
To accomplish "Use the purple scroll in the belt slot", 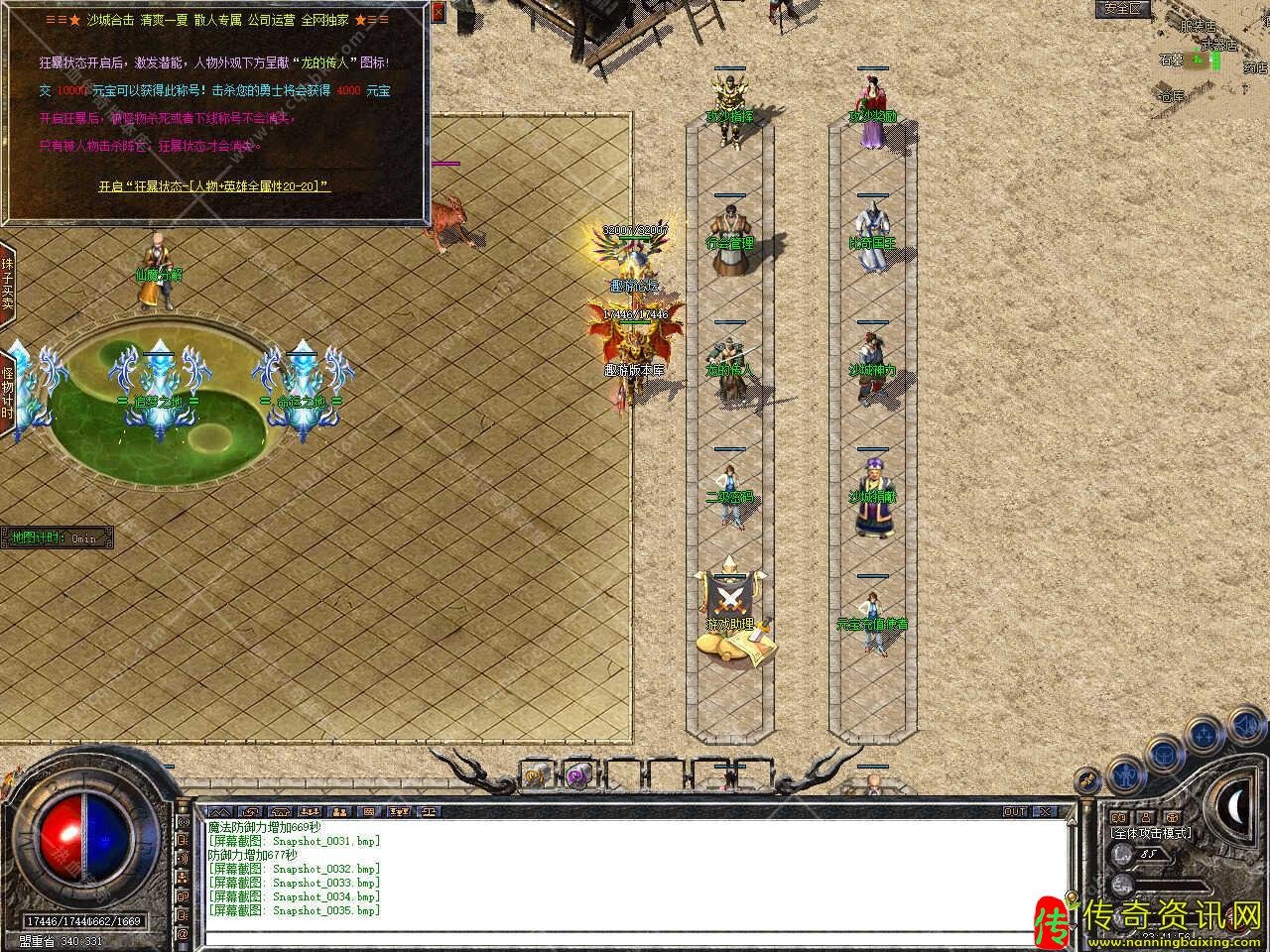I will 577,774.
